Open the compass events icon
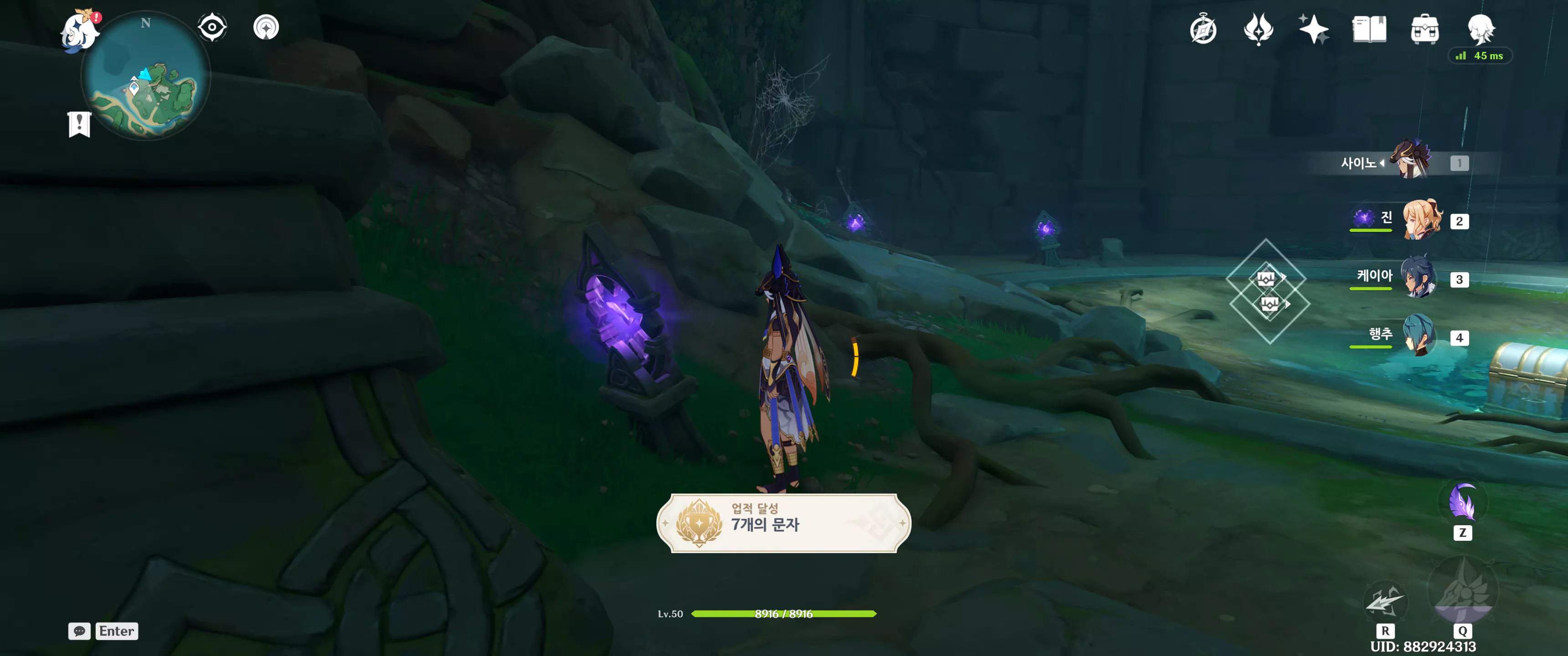 [1203, 29]
